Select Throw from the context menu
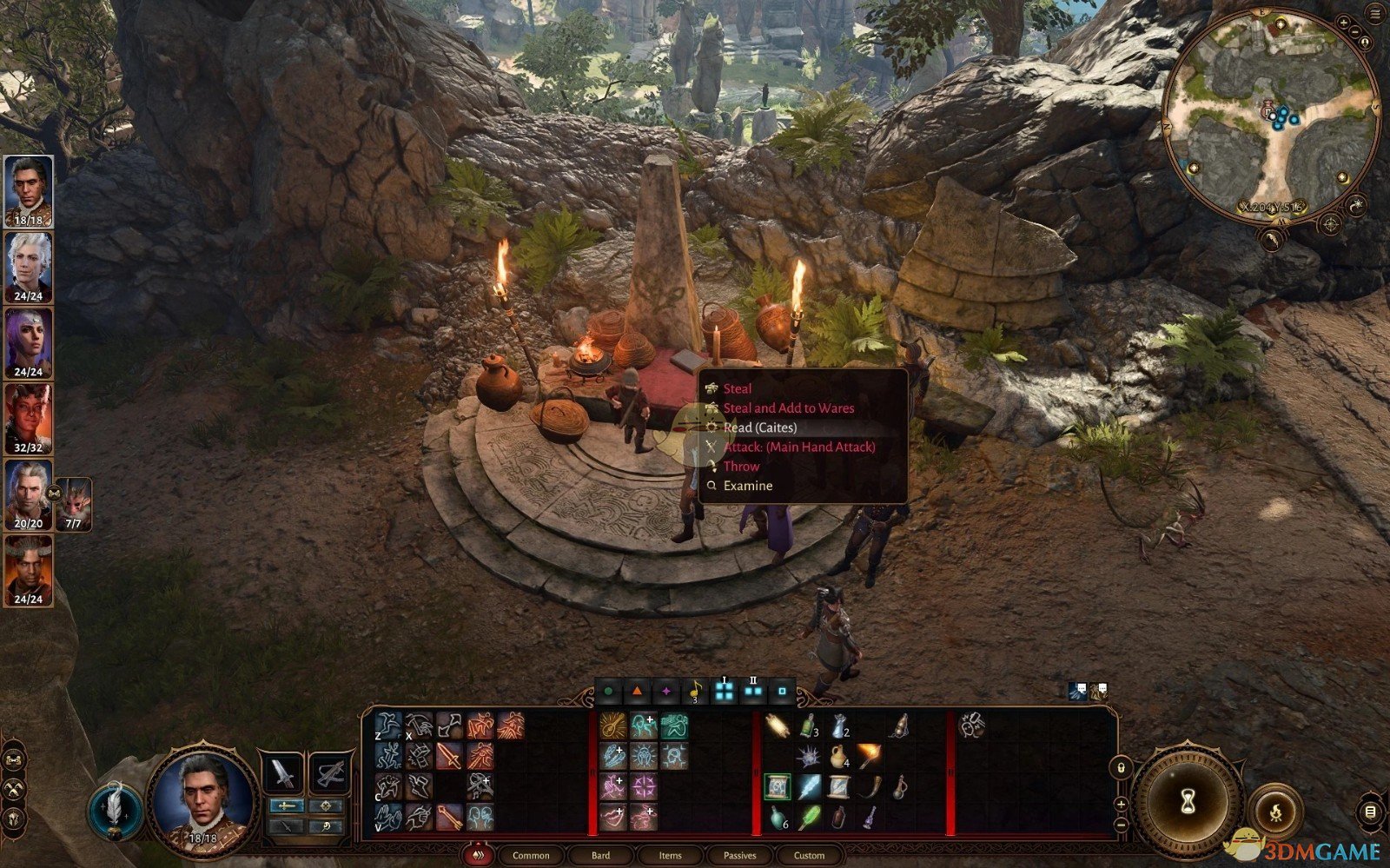The height and width of the screenshot is (868, 1390). pos(741,467)
